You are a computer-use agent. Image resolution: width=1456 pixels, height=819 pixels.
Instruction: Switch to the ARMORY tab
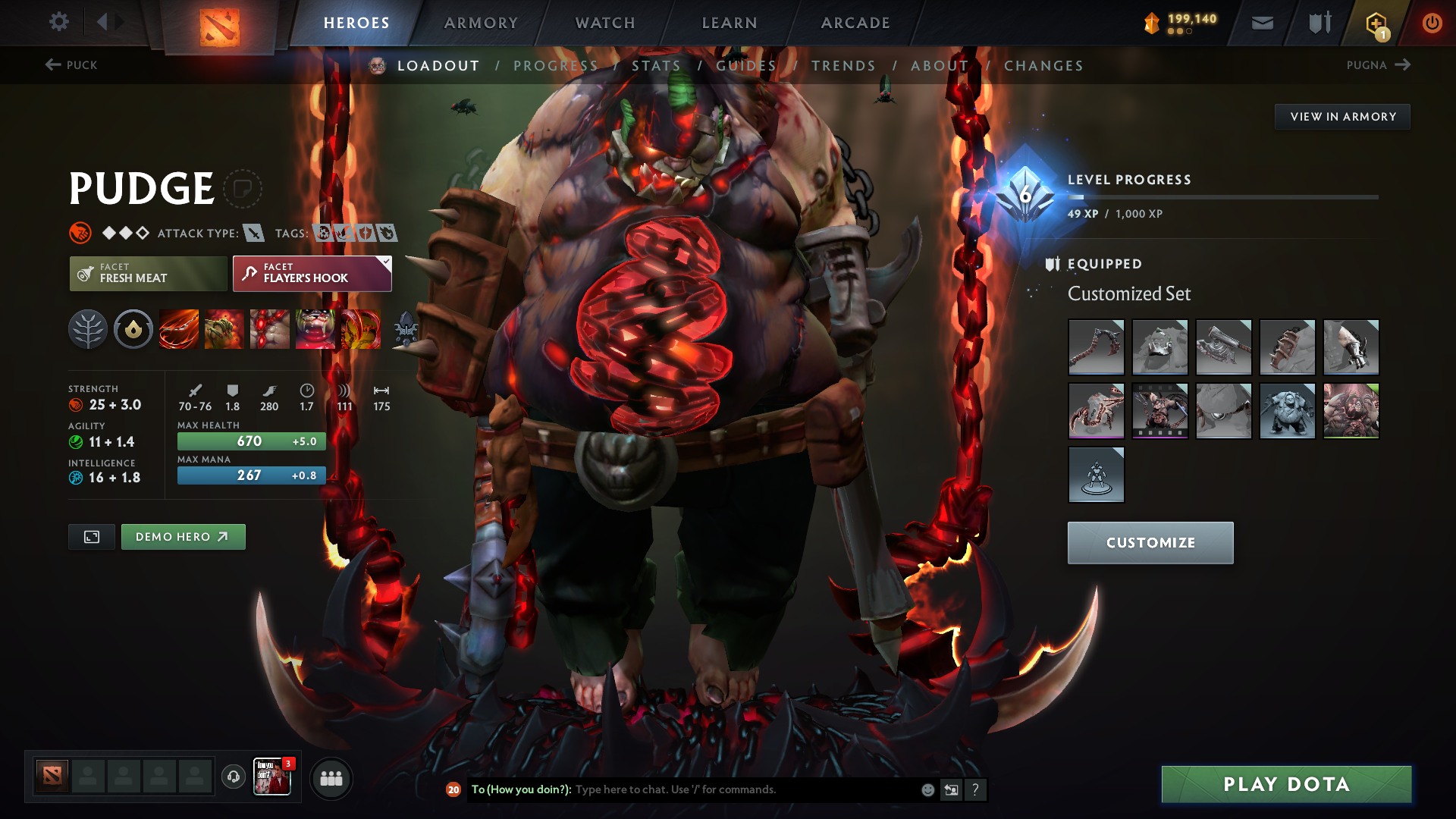tap(481, 23)
